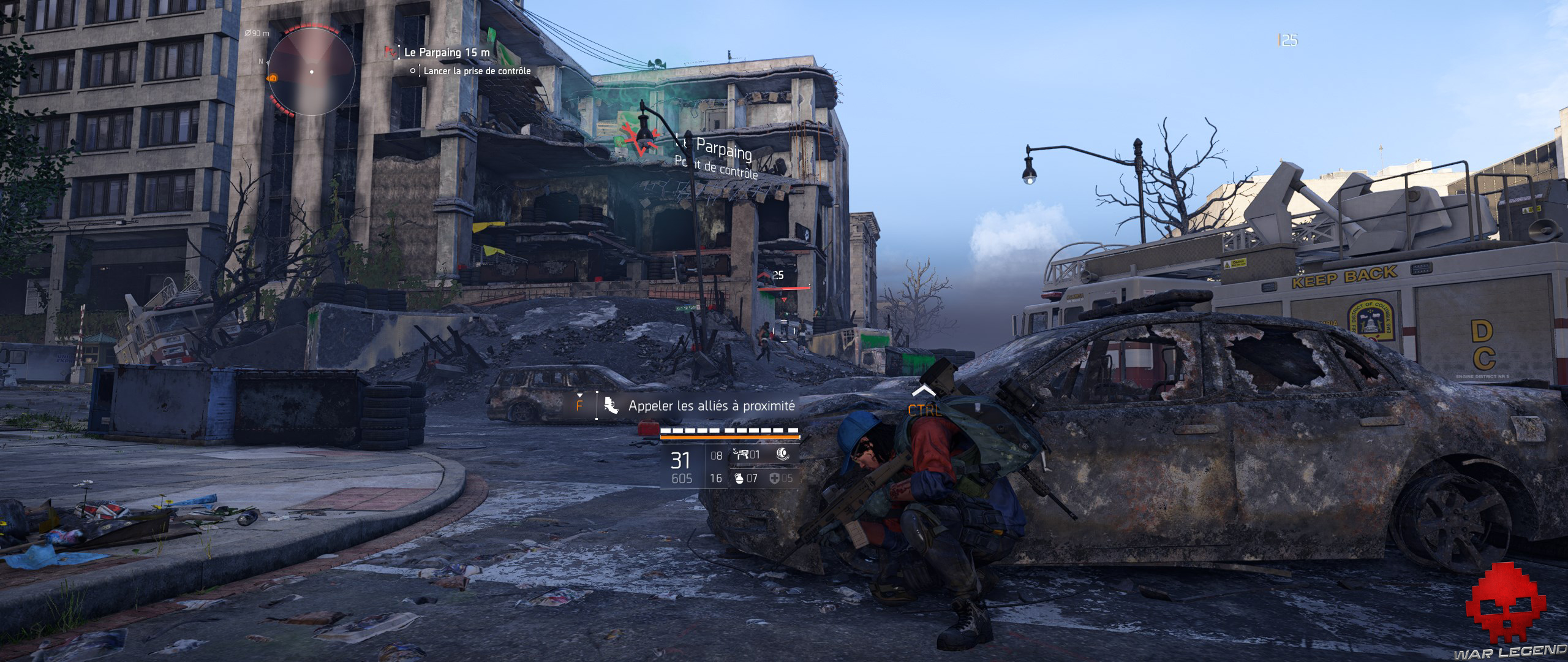Viewport: 1568px width, 662px height.
Task: Activate the pulse skill icon
Action: tap(782, 455)
